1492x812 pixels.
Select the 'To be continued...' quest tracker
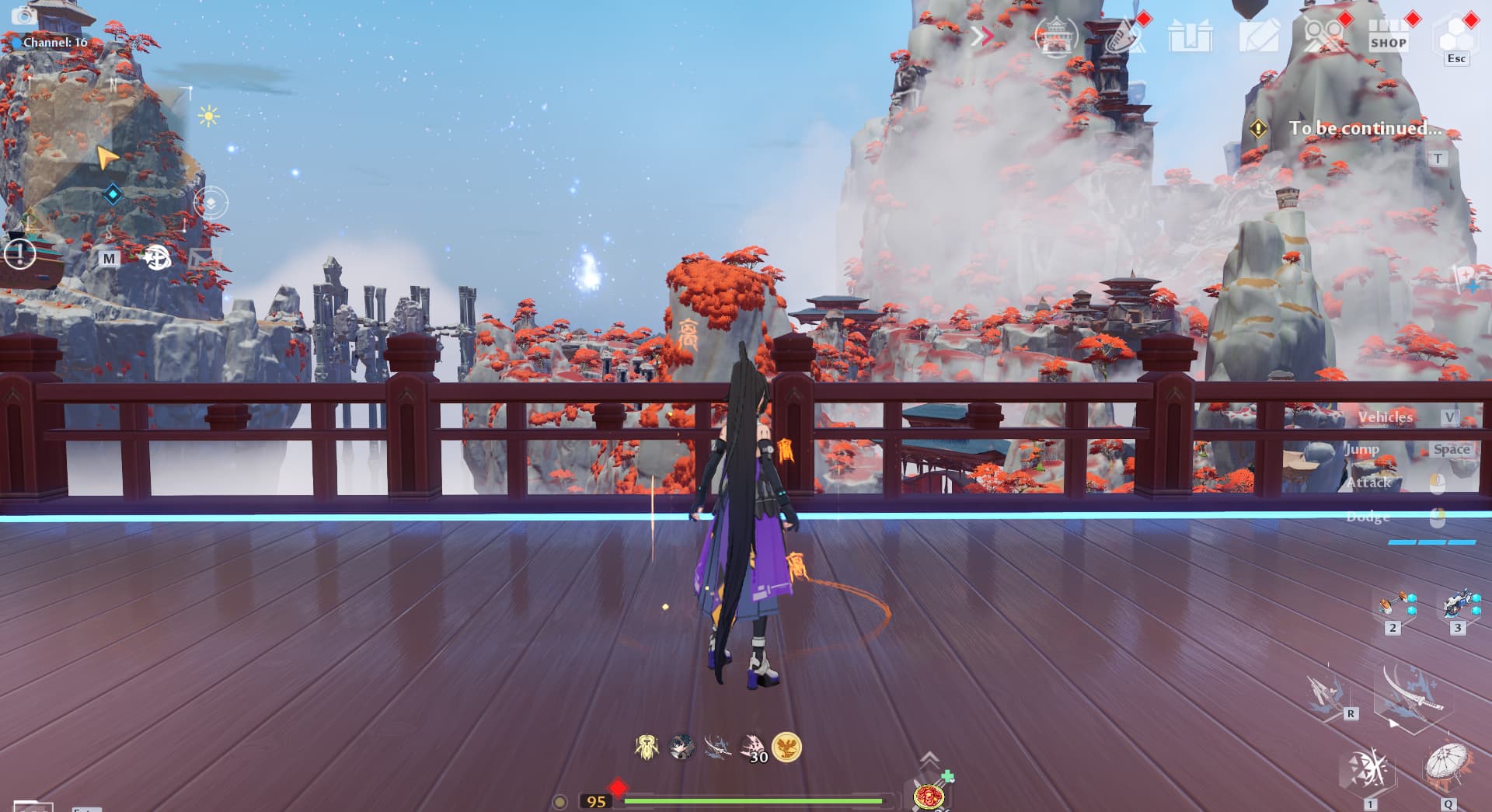tap(1364, 128)
